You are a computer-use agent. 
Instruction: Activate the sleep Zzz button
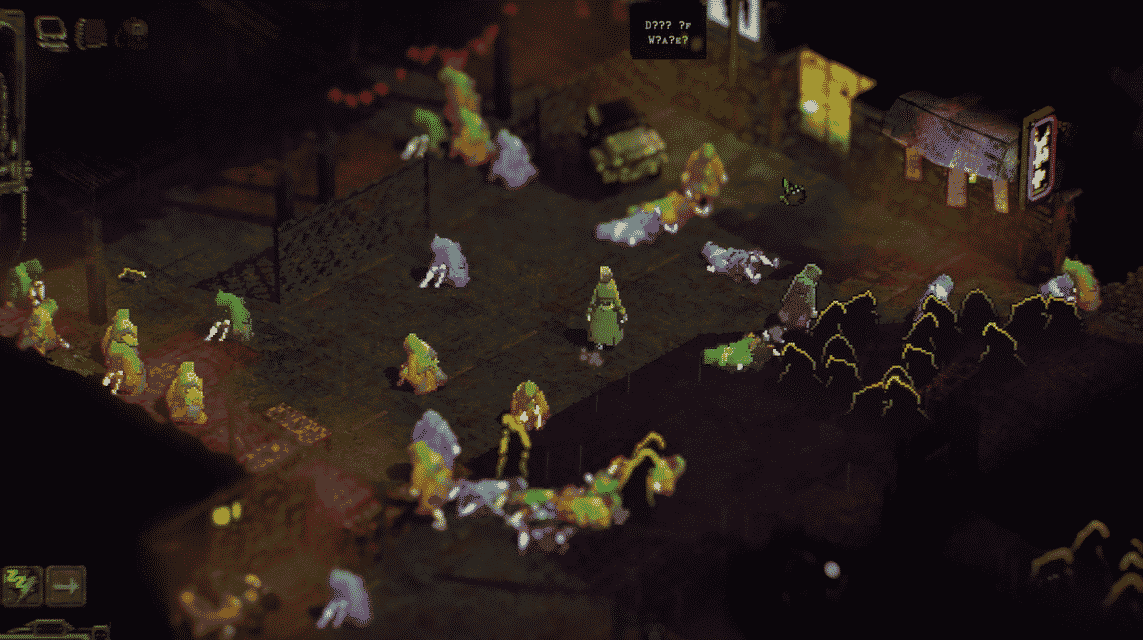tap(22, 585)
